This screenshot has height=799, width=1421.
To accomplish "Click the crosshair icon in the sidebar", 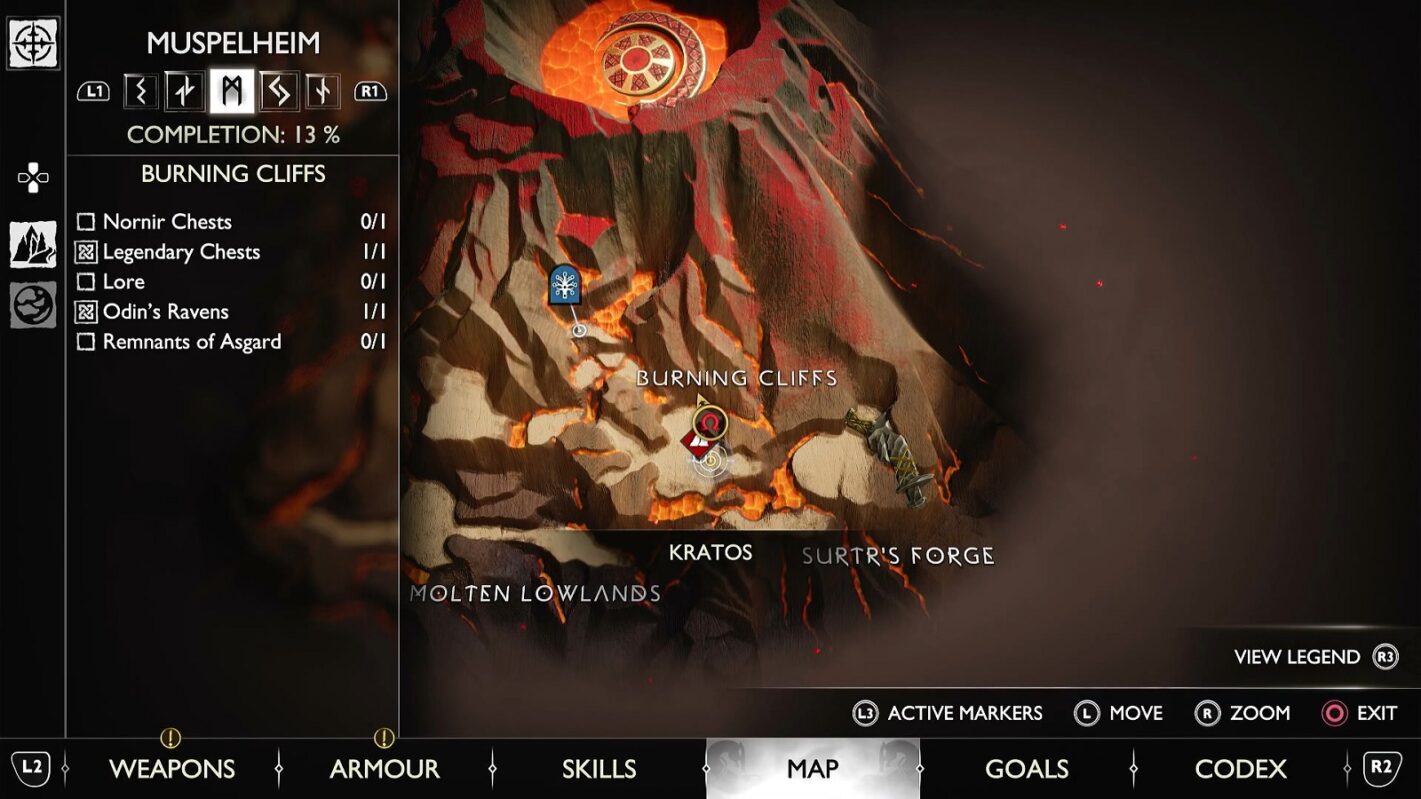I will tap(33, 43).
